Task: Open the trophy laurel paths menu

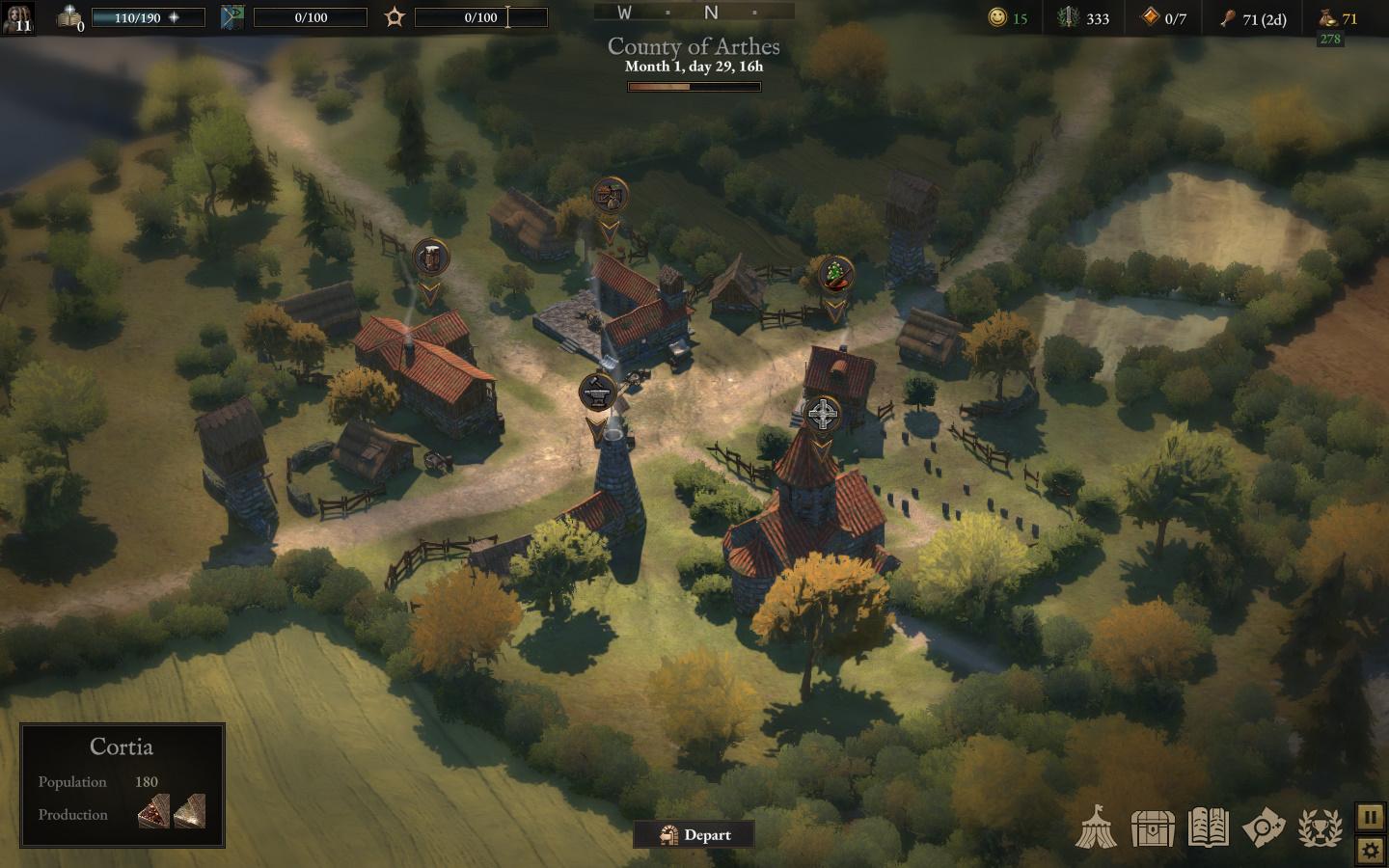Action: click(x=1320, y=827)
